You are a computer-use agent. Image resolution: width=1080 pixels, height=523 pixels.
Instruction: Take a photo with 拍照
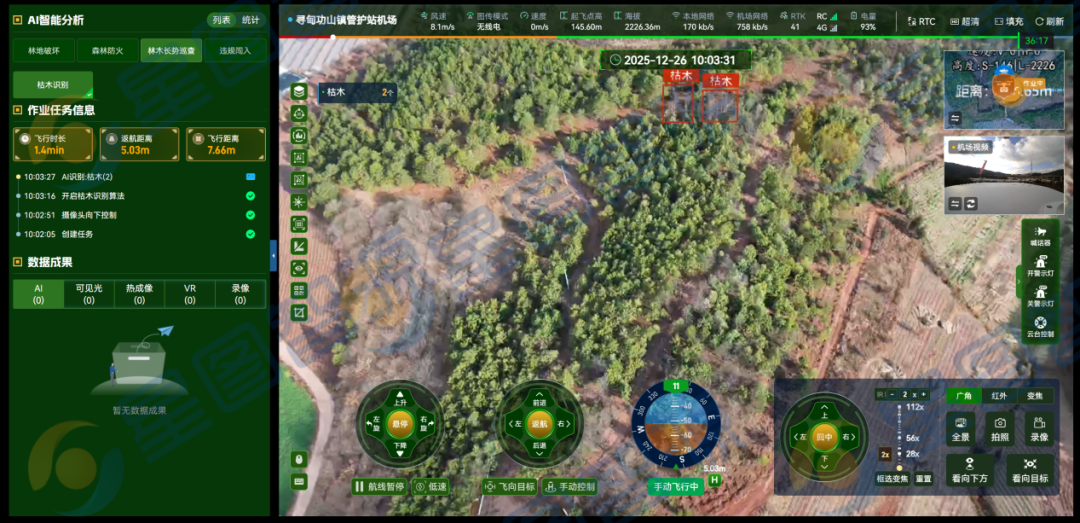(1000, 429)
